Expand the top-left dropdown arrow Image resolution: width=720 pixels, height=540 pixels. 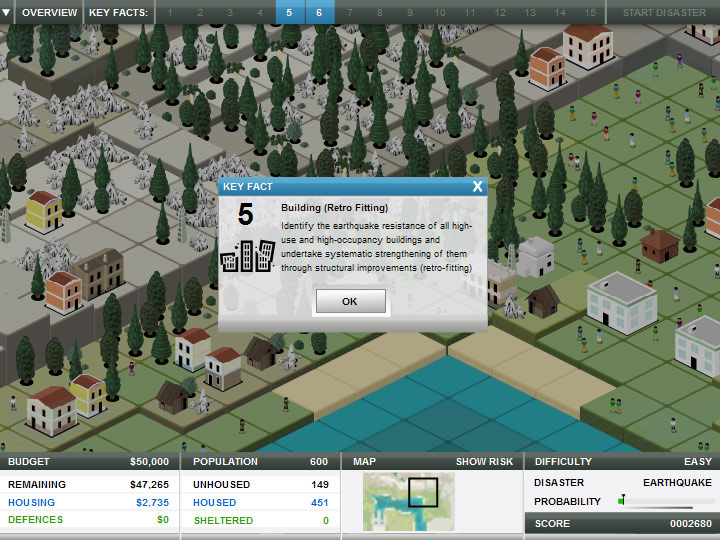7,12
